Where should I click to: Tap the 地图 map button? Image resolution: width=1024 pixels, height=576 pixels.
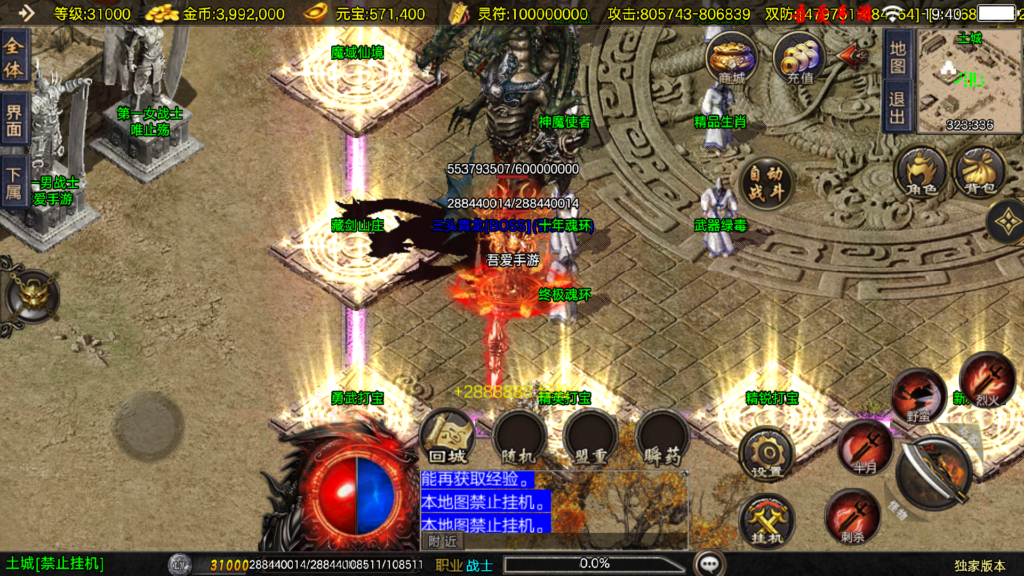(897, 56)
